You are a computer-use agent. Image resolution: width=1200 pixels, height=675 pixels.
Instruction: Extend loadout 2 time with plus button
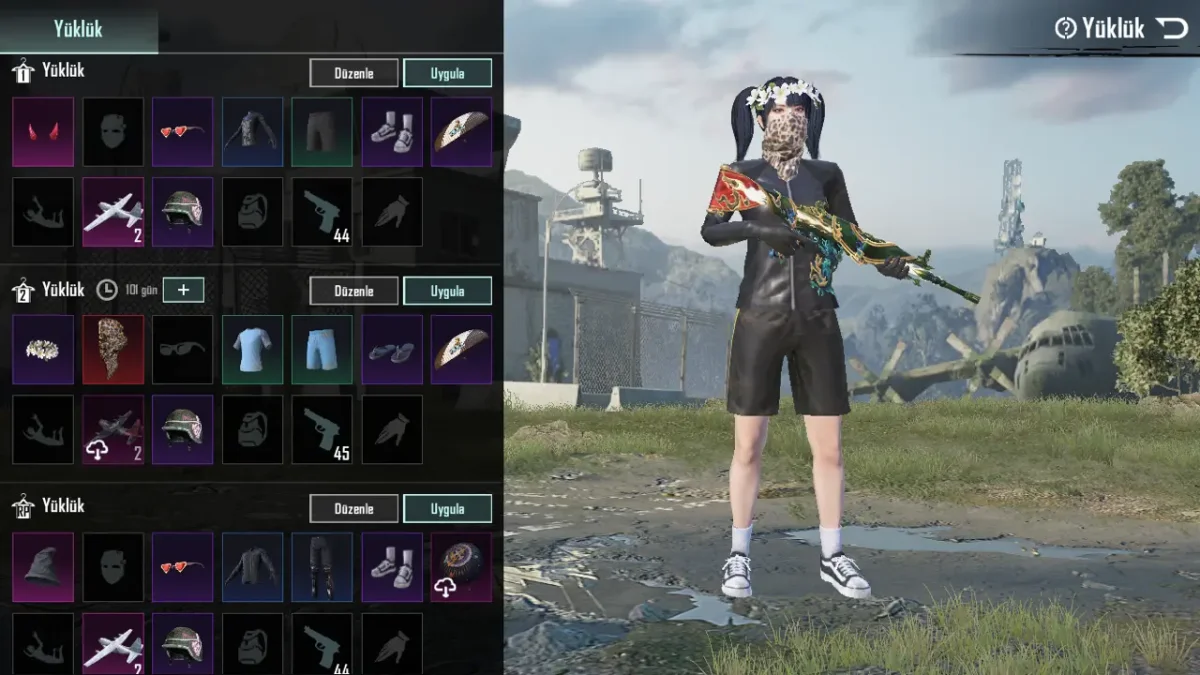point(183,290)
